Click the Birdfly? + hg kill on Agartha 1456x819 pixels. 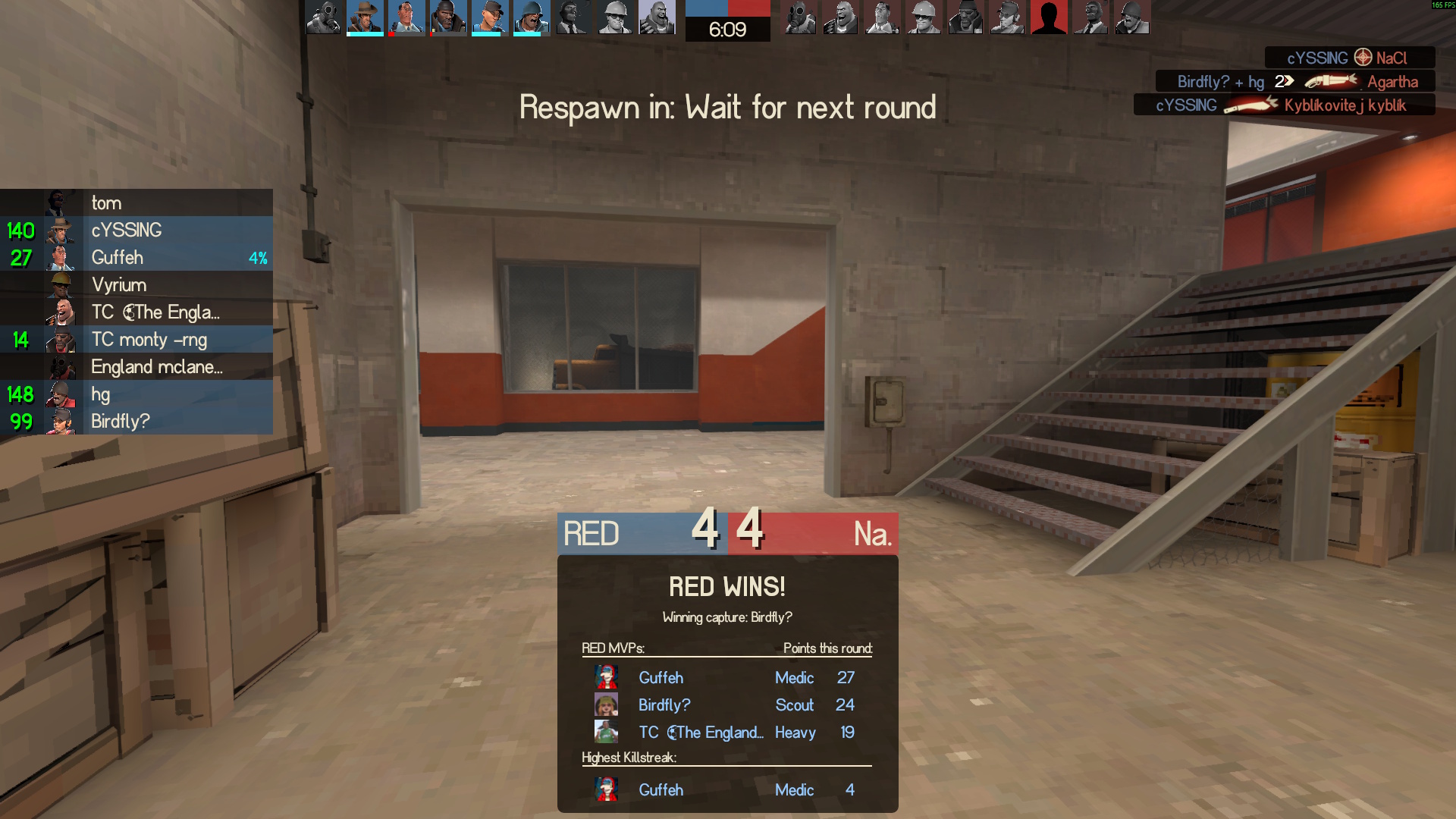1295,82
